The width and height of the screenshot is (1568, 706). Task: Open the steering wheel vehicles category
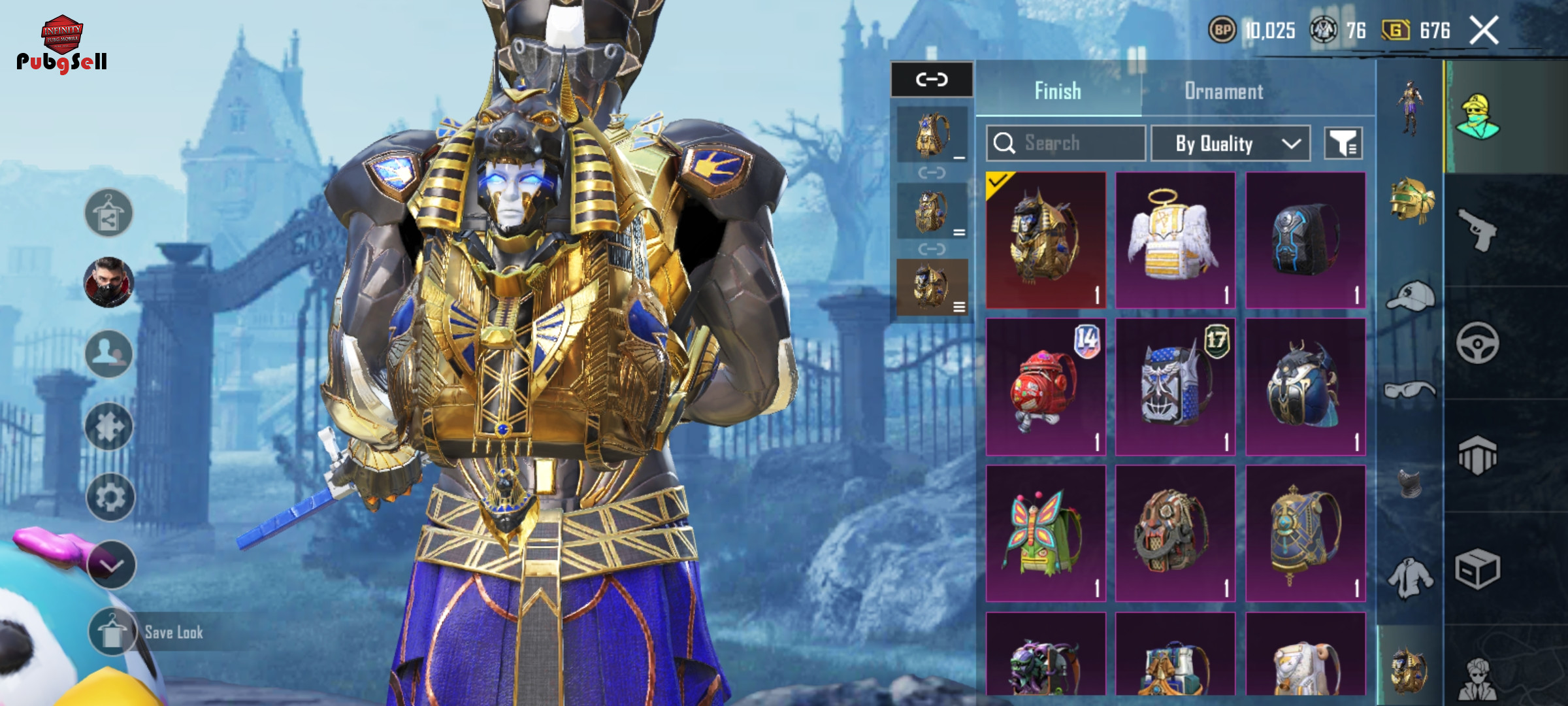[1478, 343]
